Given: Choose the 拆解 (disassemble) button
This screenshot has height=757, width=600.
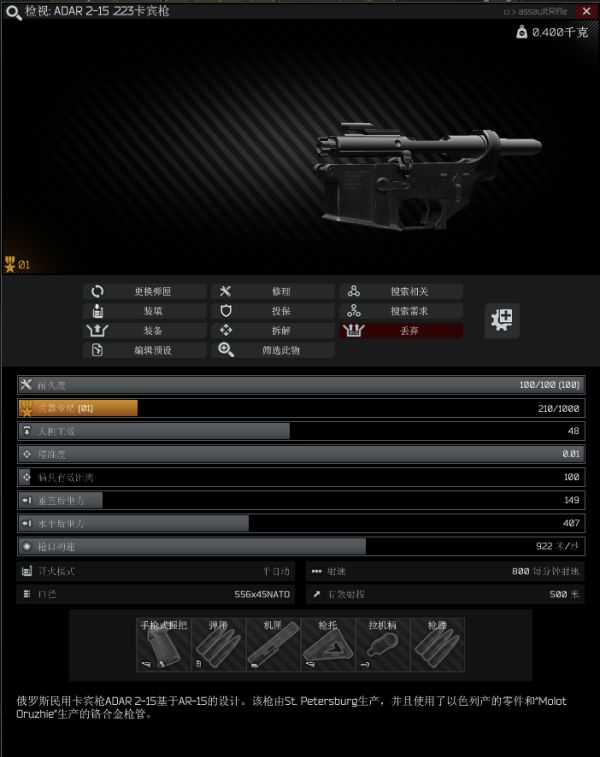Looking at the screenshot, I should click(x=273, y=331).
